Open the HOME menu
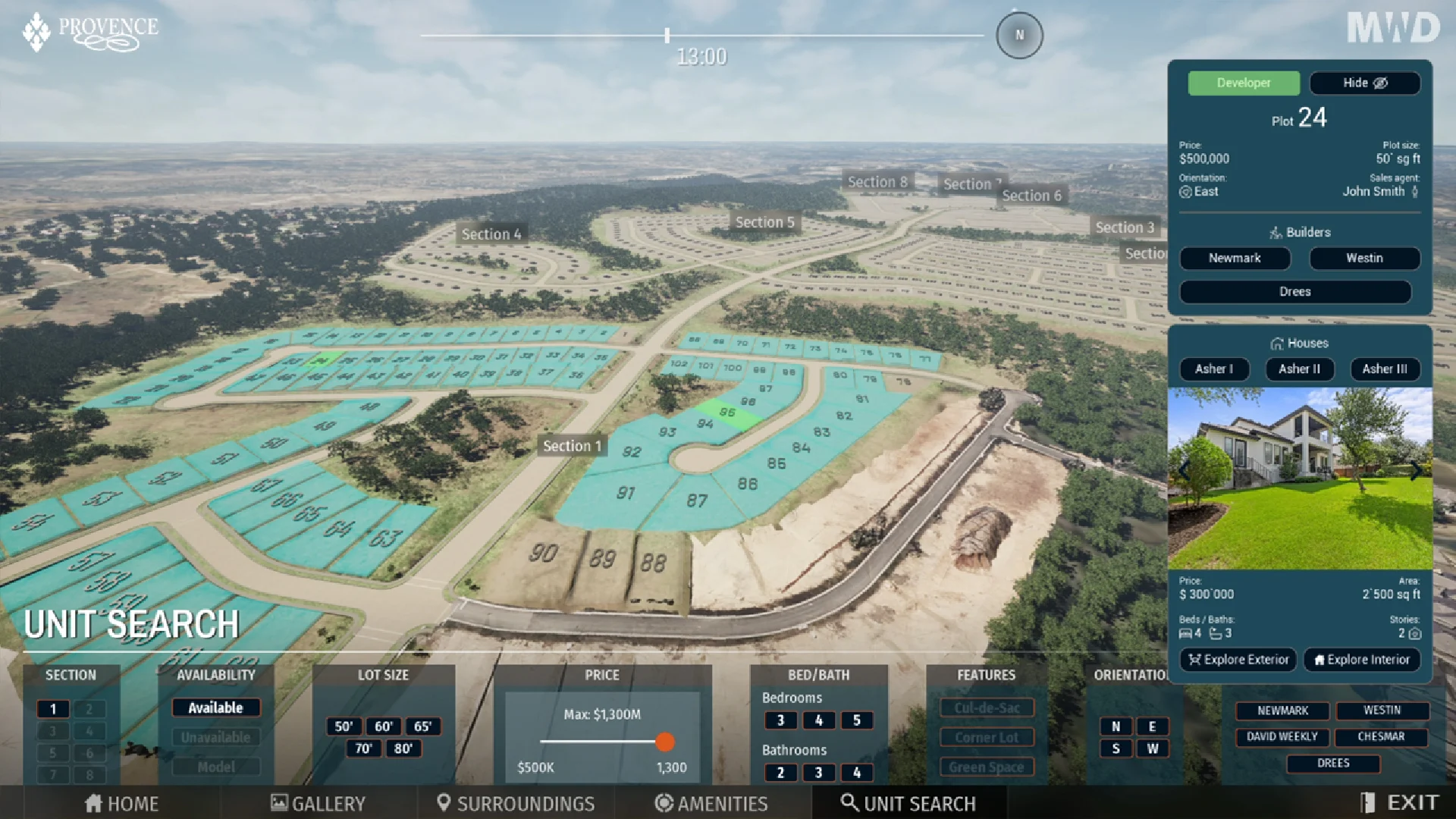1456x819 pixels. coord(122,803)
